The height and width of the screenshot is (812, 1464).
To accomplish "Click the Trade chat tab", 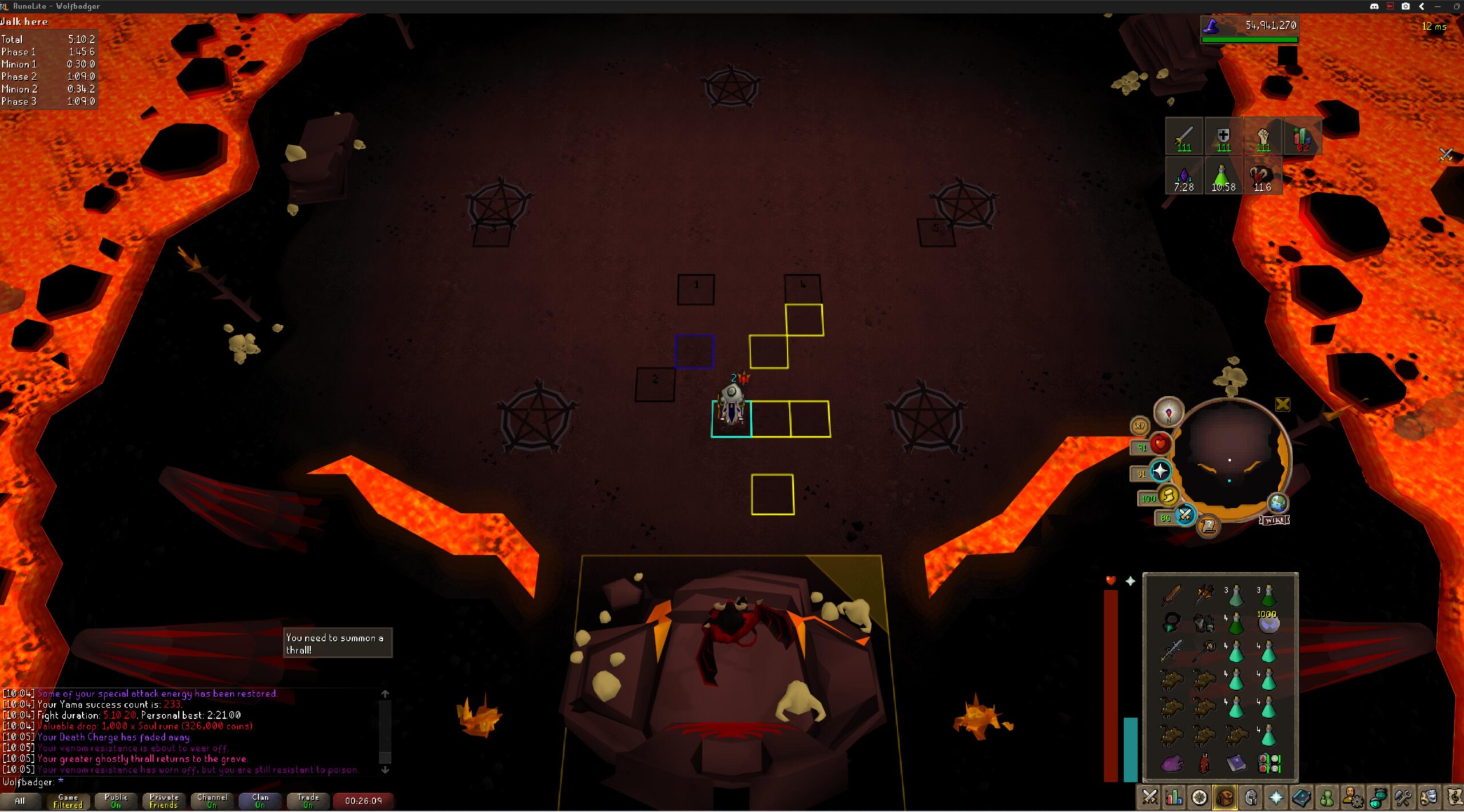I will (x=308, y=801).
